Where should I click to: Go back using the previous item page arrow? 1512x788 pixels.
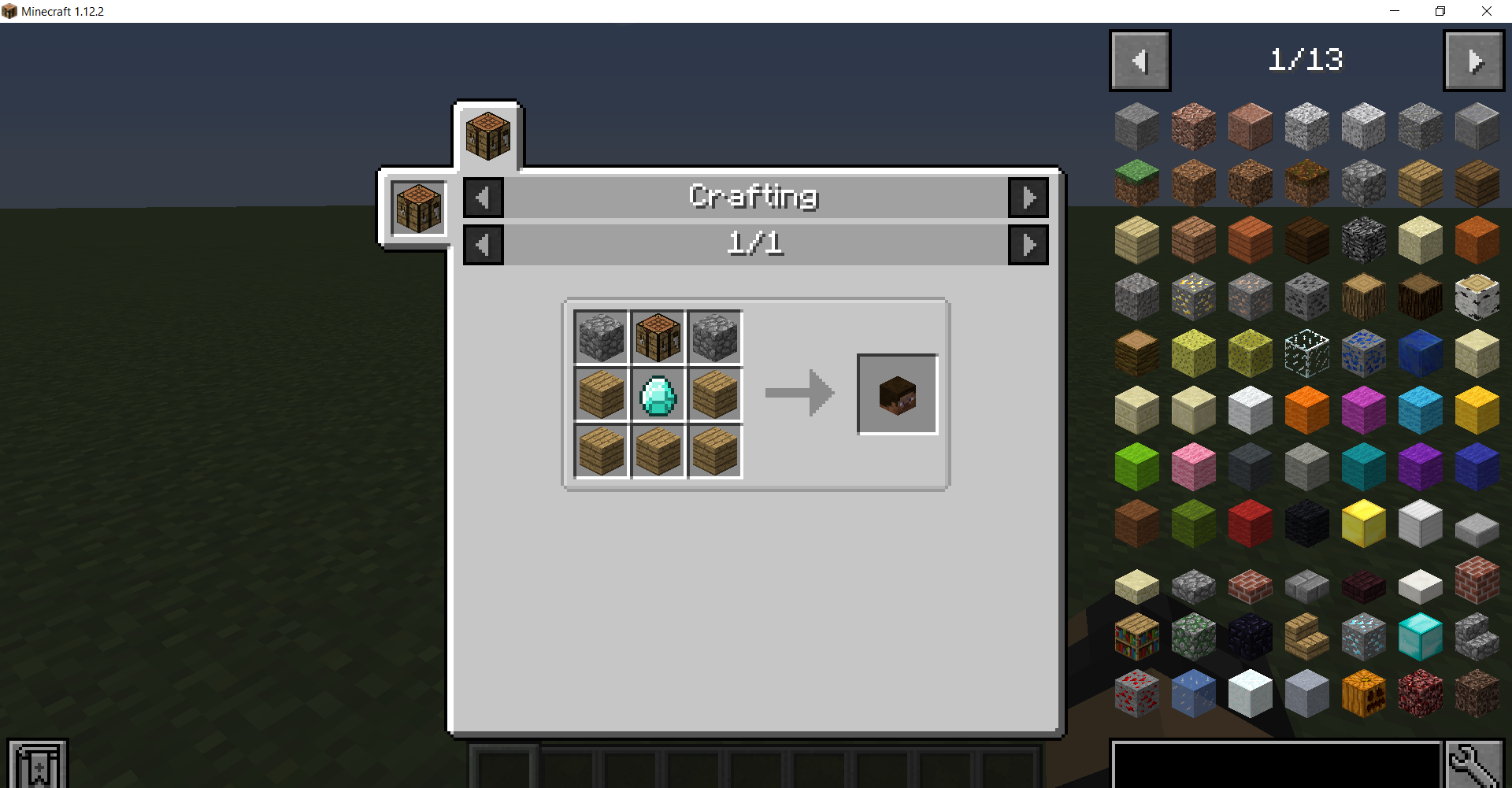(1140, 60)
